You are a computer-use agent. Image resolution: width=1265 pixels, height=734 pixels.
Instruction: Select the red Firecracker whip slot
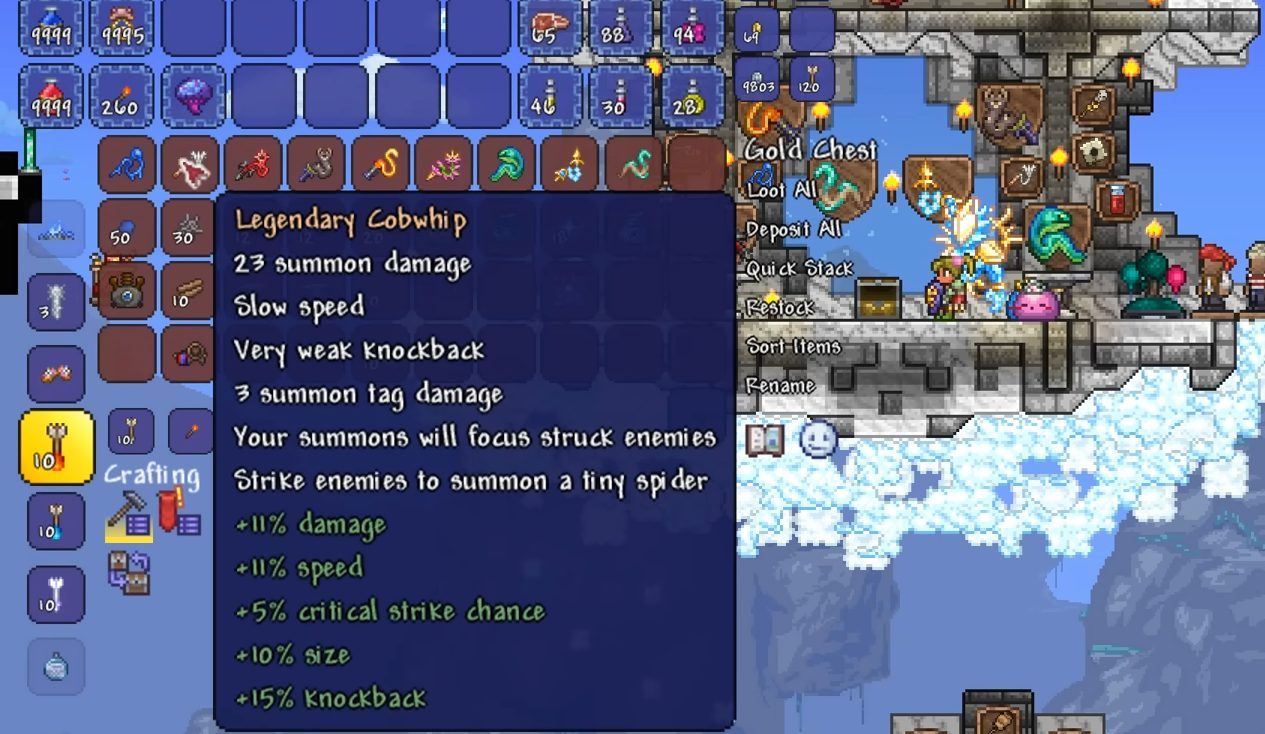253,165
